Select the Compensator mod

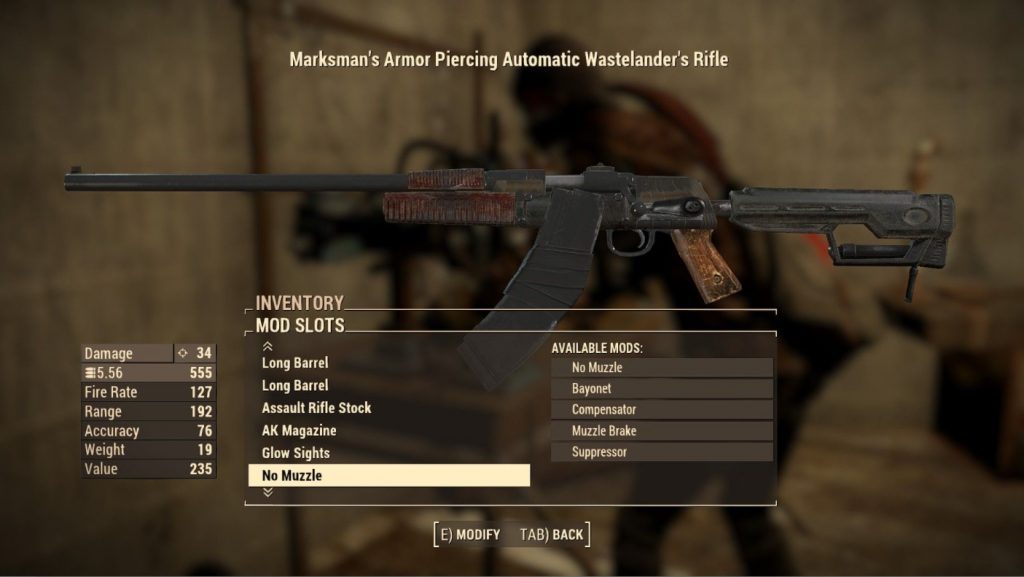pos(661,410)
